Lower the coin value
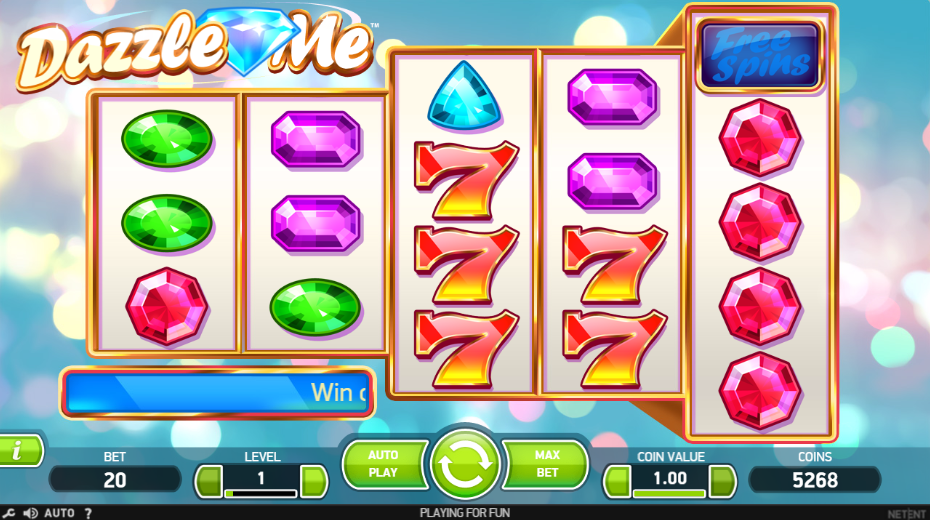Viewport: 930px width, 520px height. (616, 481)
